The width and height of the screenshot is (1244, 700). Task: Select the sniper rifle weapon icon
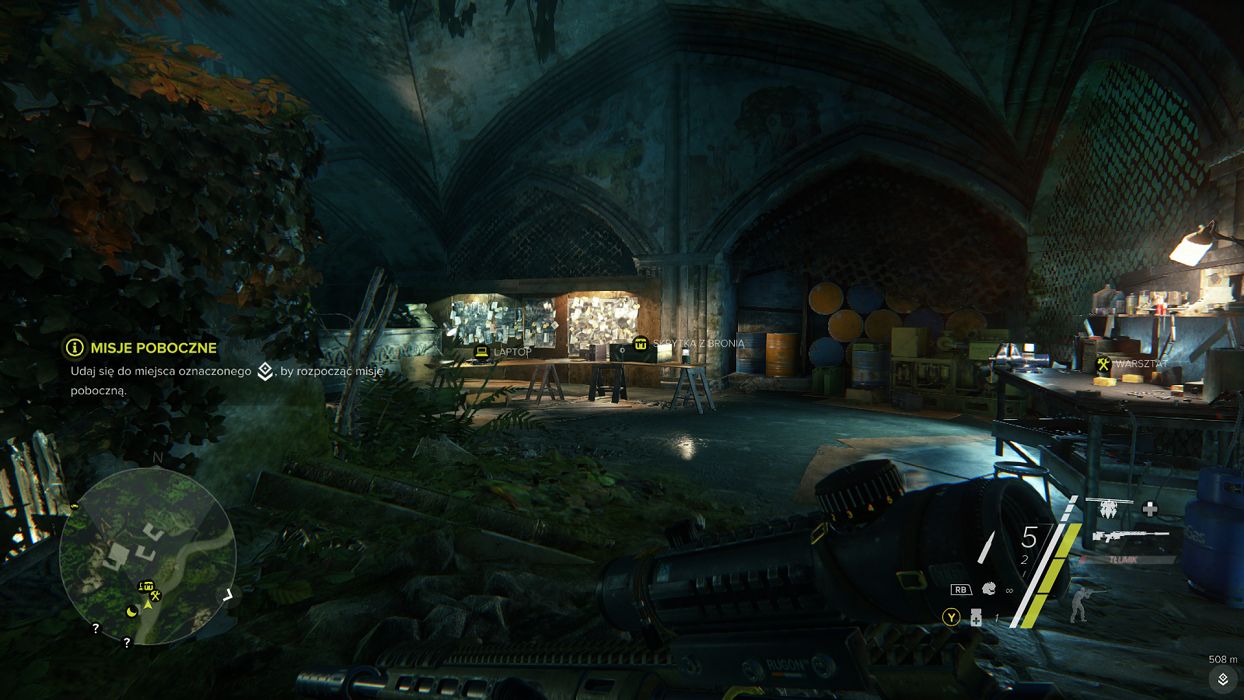1128,537
